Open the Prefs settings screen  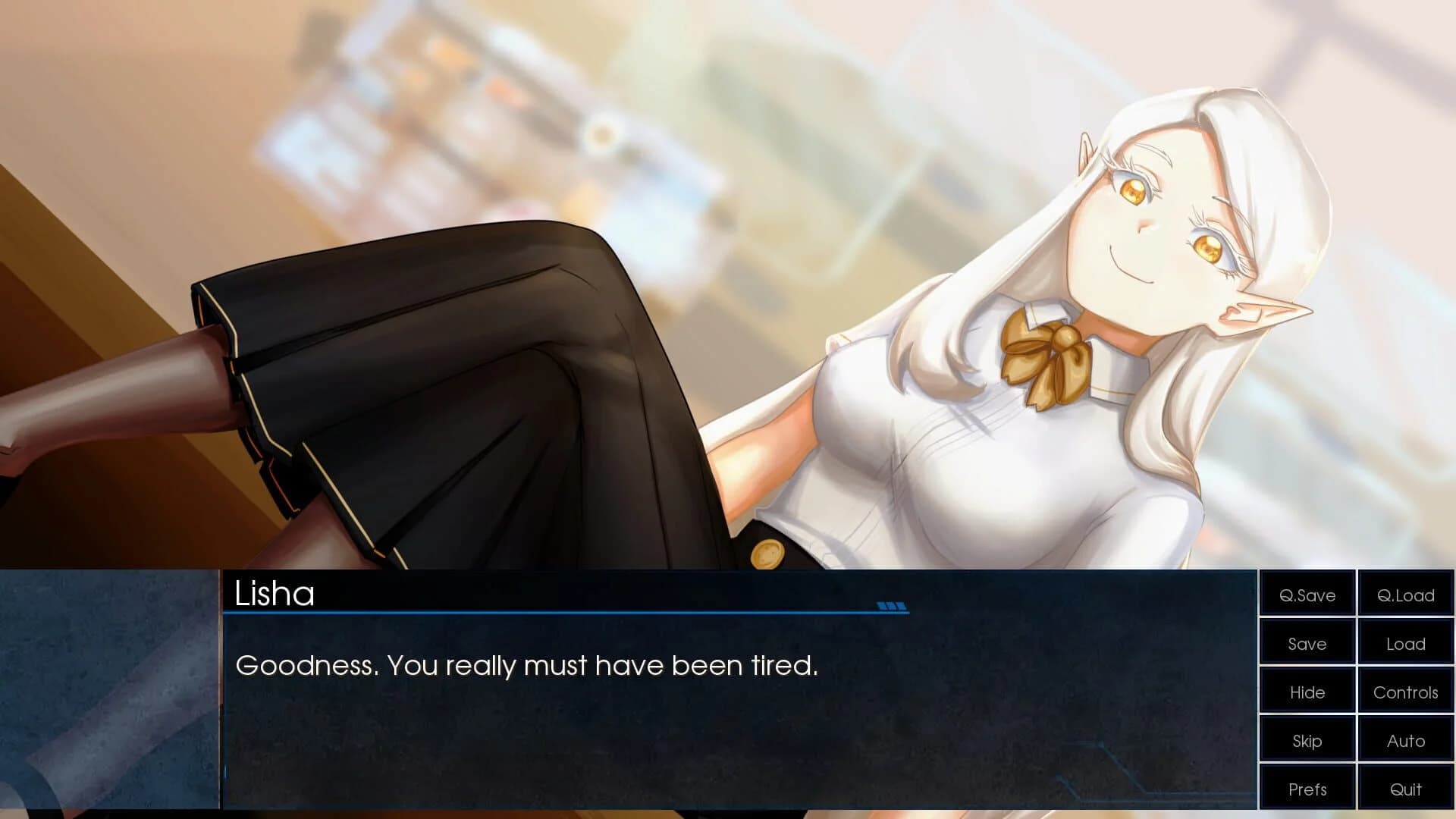coord(1306,789)
